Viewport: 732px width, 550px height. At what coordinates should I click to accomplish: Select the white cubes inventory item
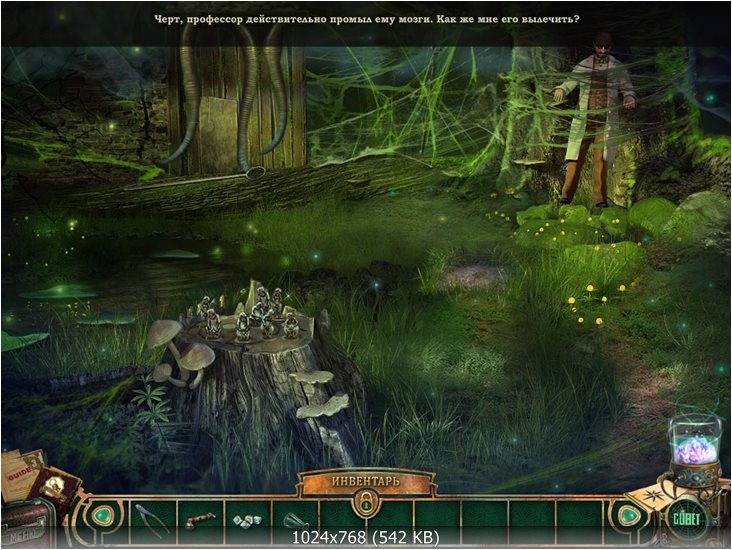tap(244, 519)
